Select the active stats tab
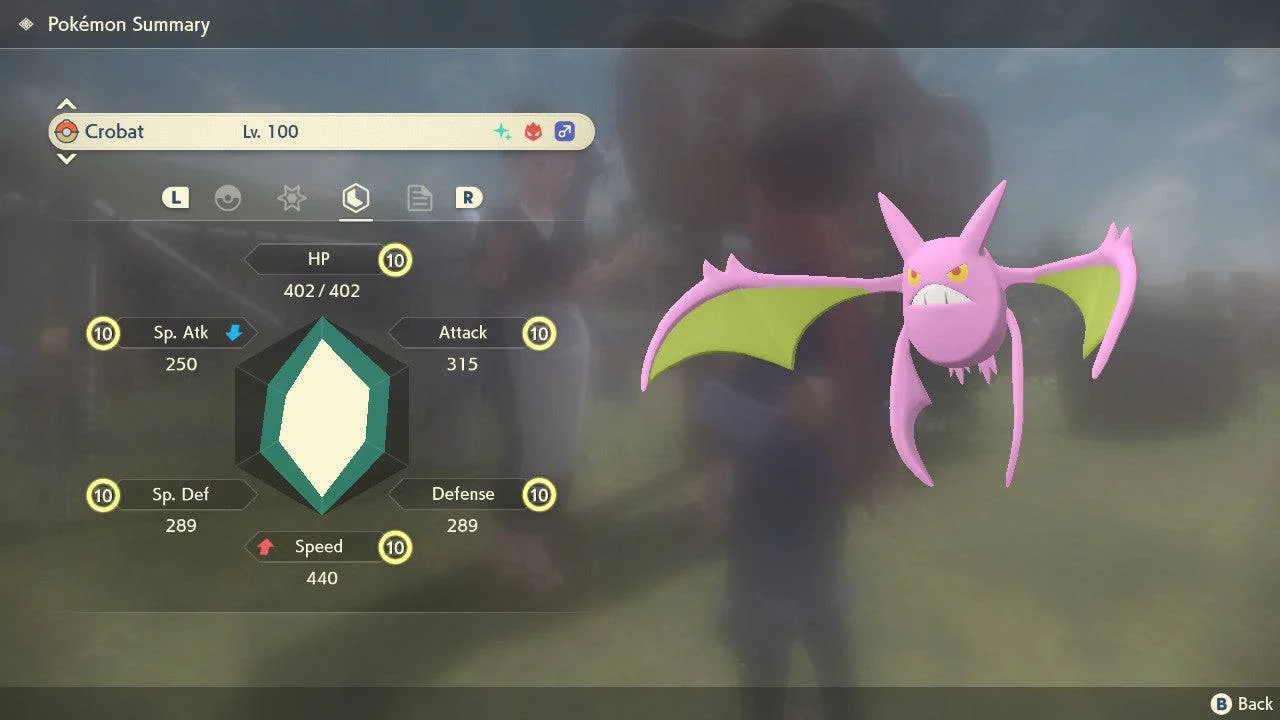This screenshot has height=720, width=1280. coord(355,198)
